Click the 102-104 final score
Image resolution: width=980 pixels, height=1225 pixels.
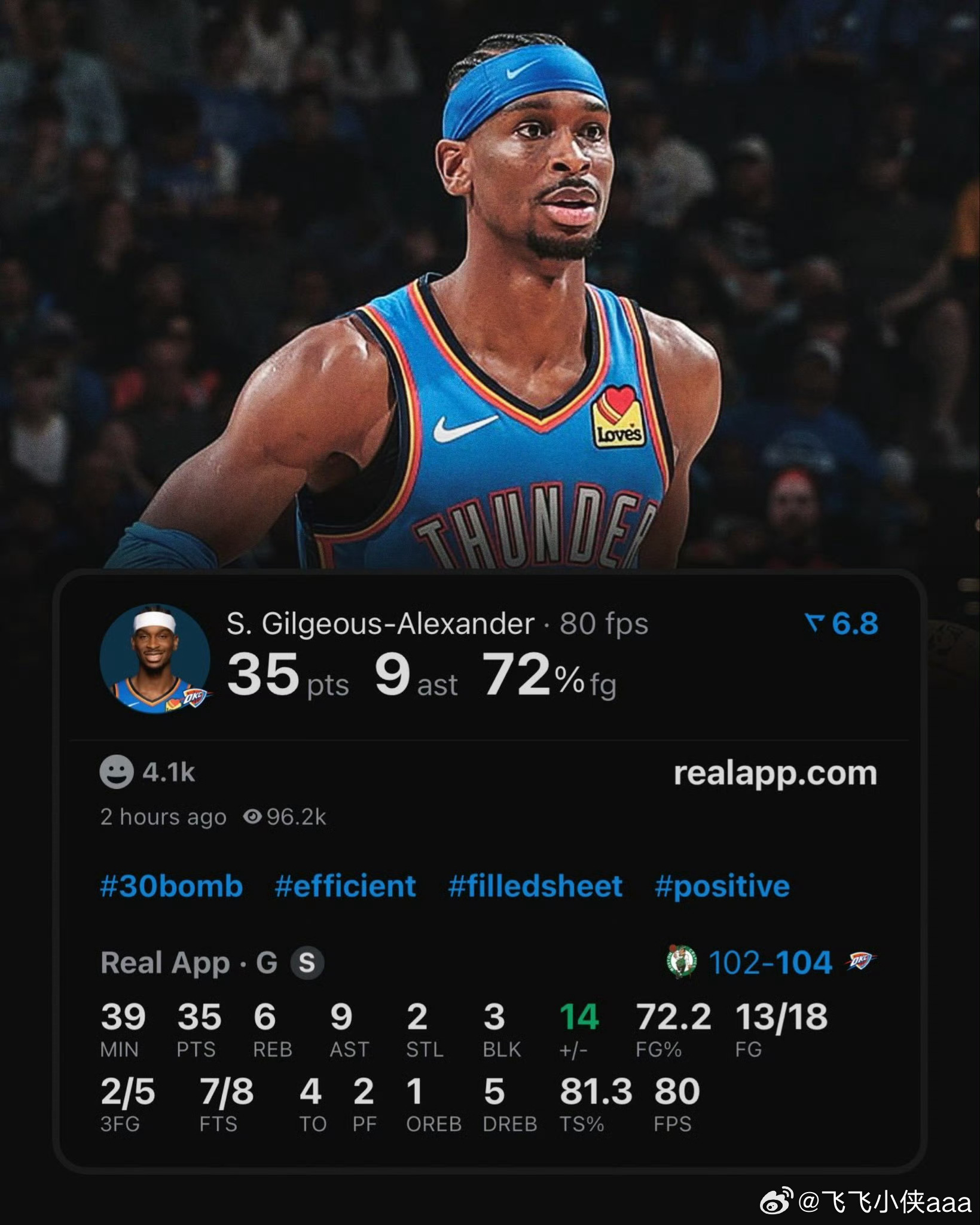coord(771,961)
